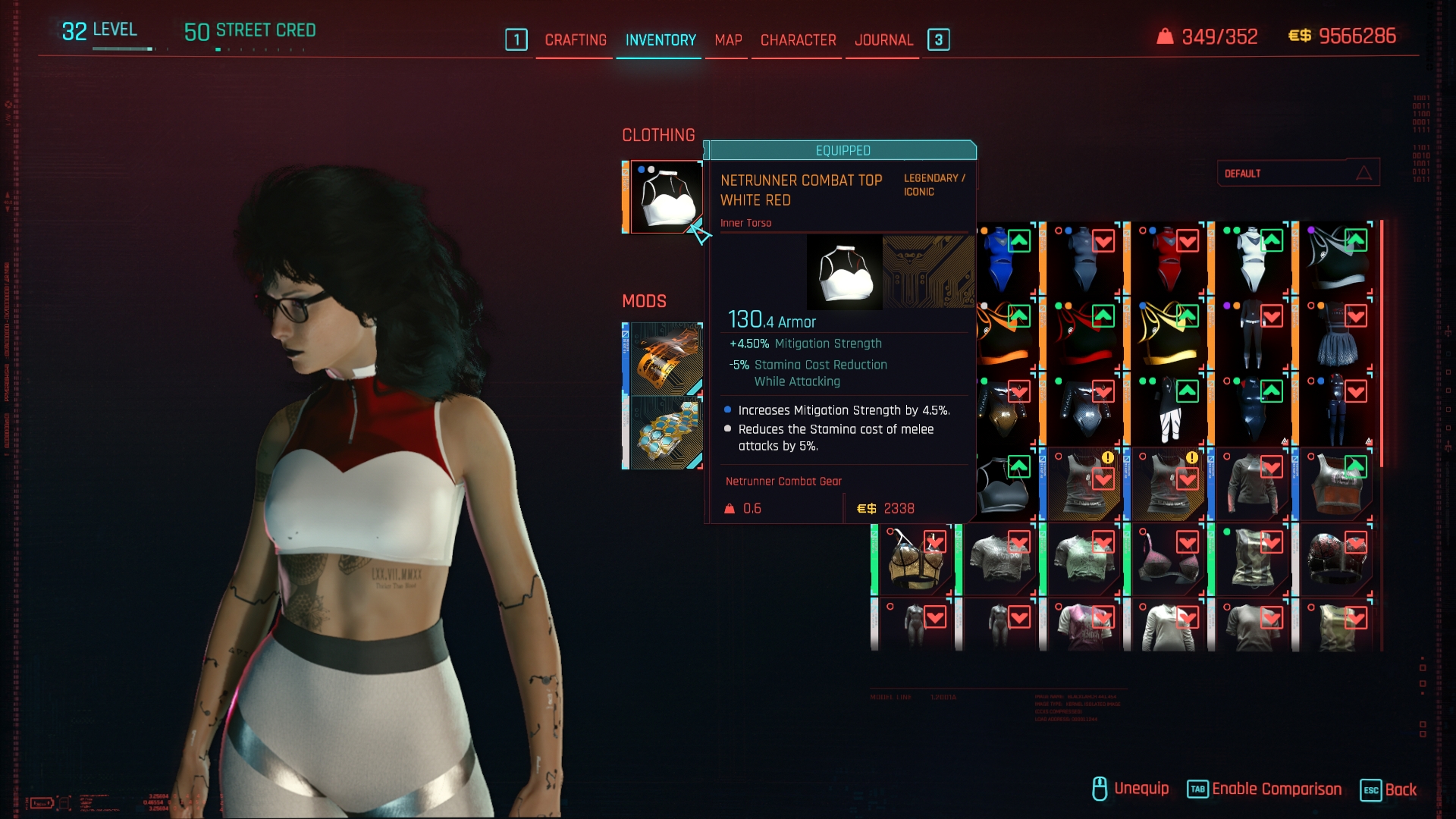Open the Crafting menu
1456x819 pixels.
click(x=575, y=40)
